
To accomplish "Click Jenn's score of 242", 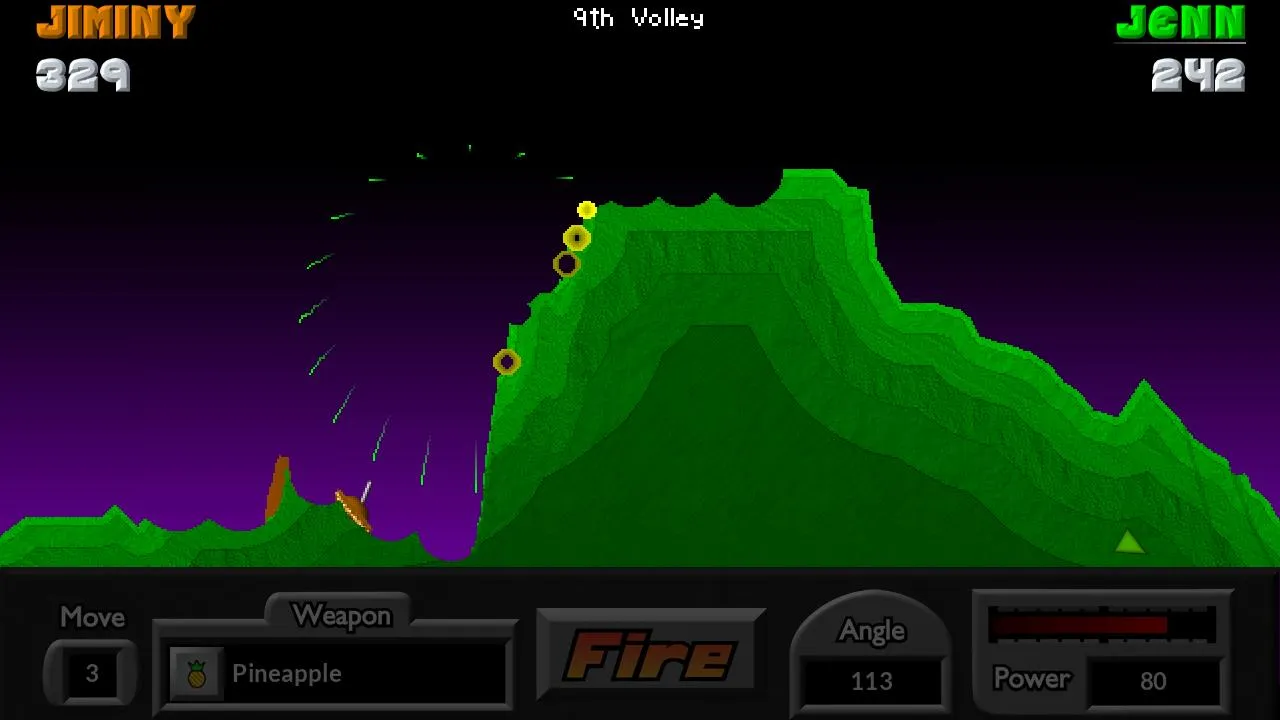I will tap(1200, 73).
